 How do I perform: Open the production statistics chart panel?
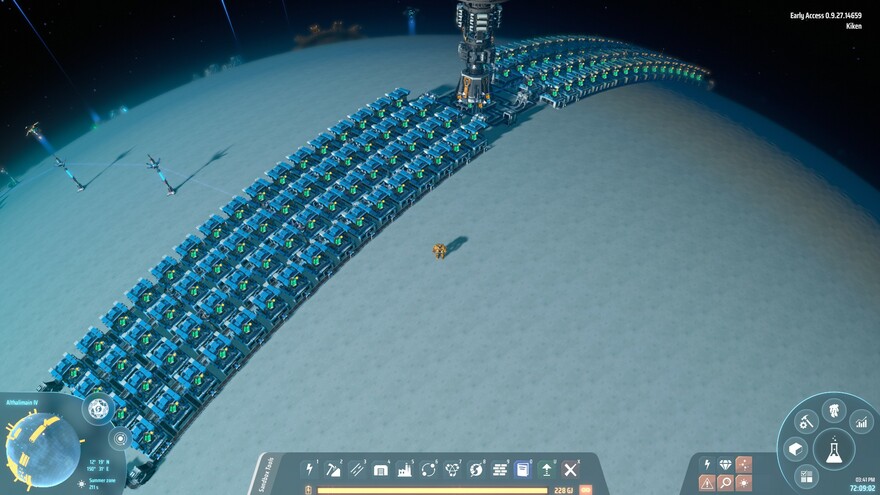pyautogui.click(x=861, y=423)
